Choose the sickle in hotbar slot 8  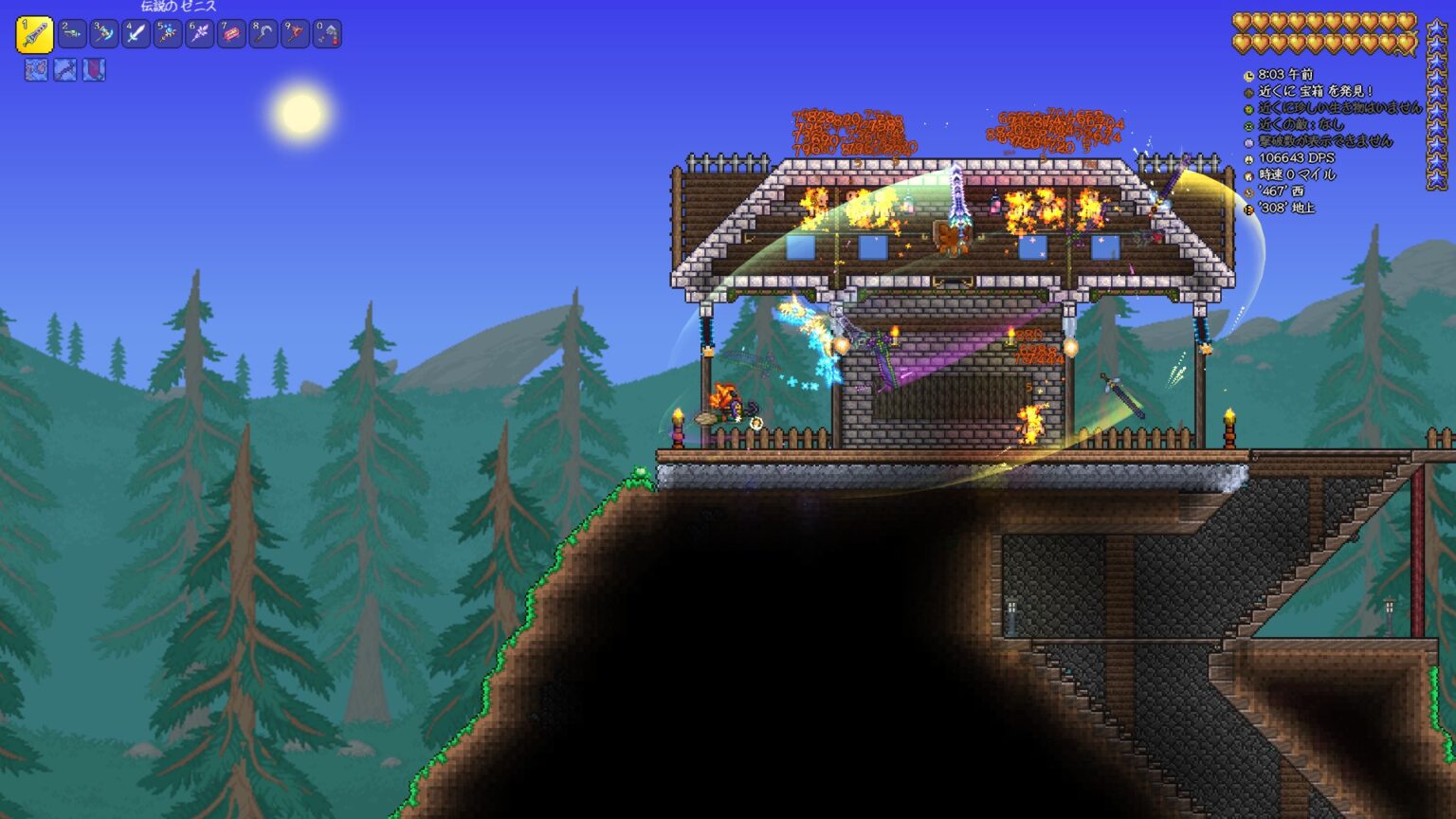(263, 35)
